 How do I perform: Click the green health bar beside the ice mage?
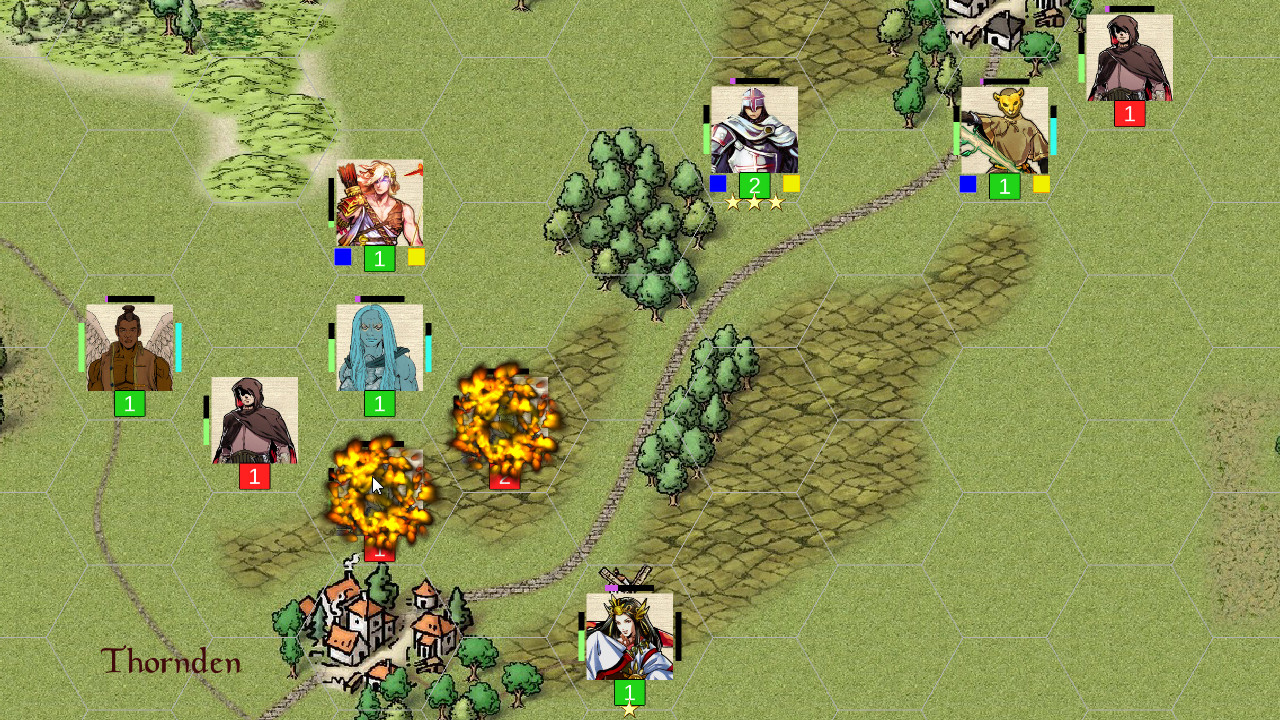332,355
